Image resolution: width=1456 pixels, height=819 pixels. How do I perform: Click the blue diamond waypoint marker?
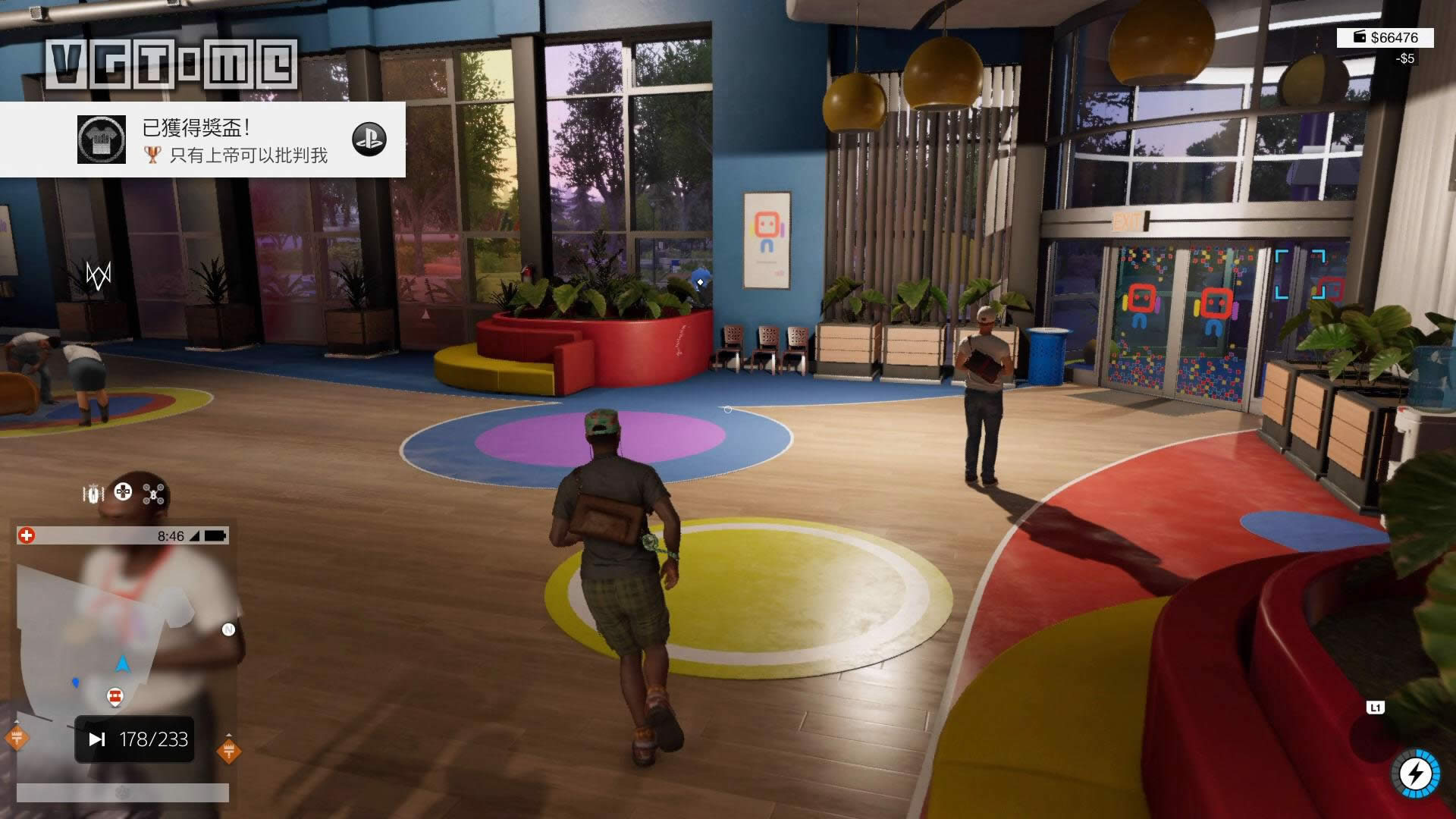click(x=701, y=282)
